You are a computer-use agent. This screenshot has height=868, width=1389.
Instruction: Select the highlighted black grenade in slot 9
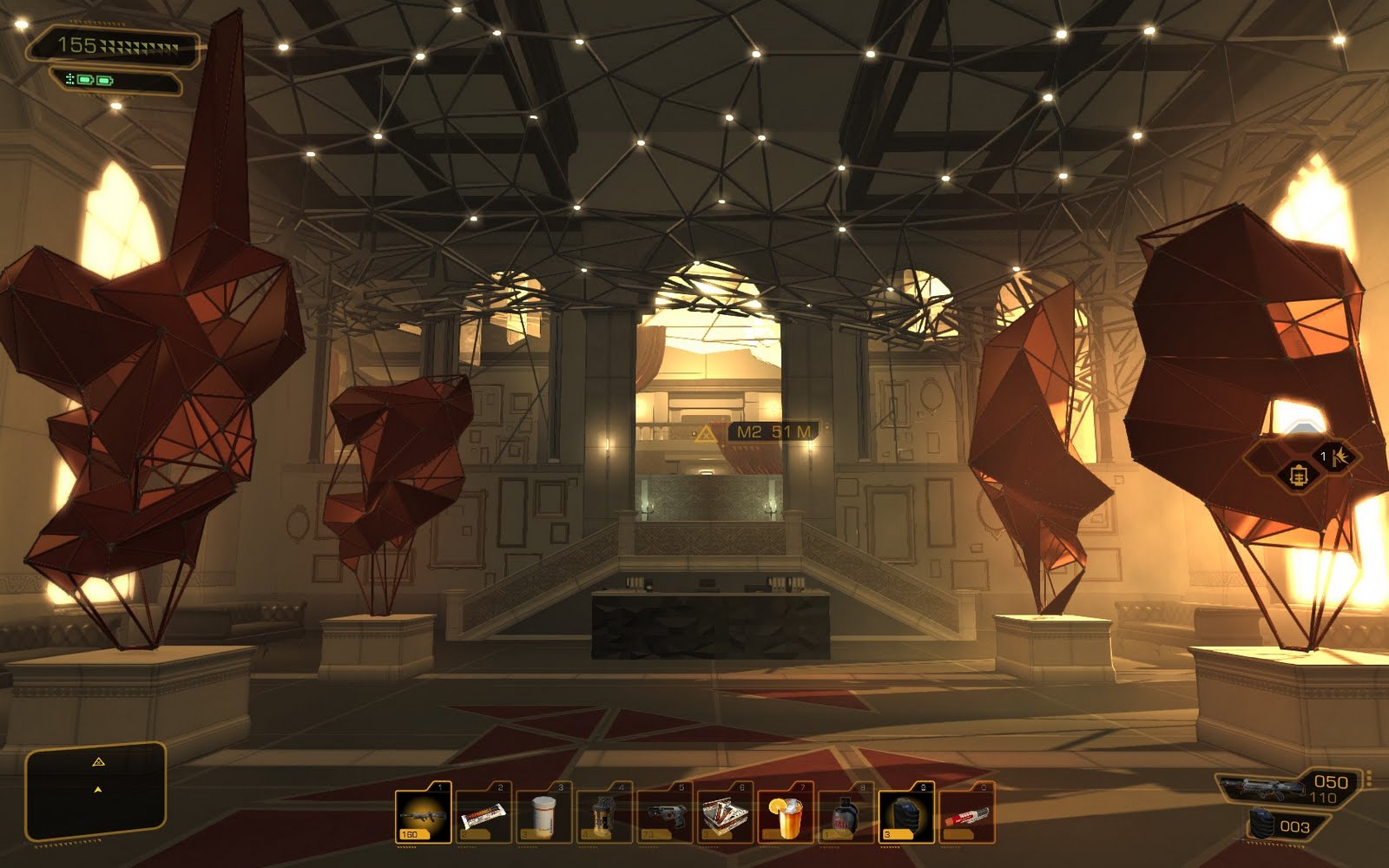click(x=906, y=814)
